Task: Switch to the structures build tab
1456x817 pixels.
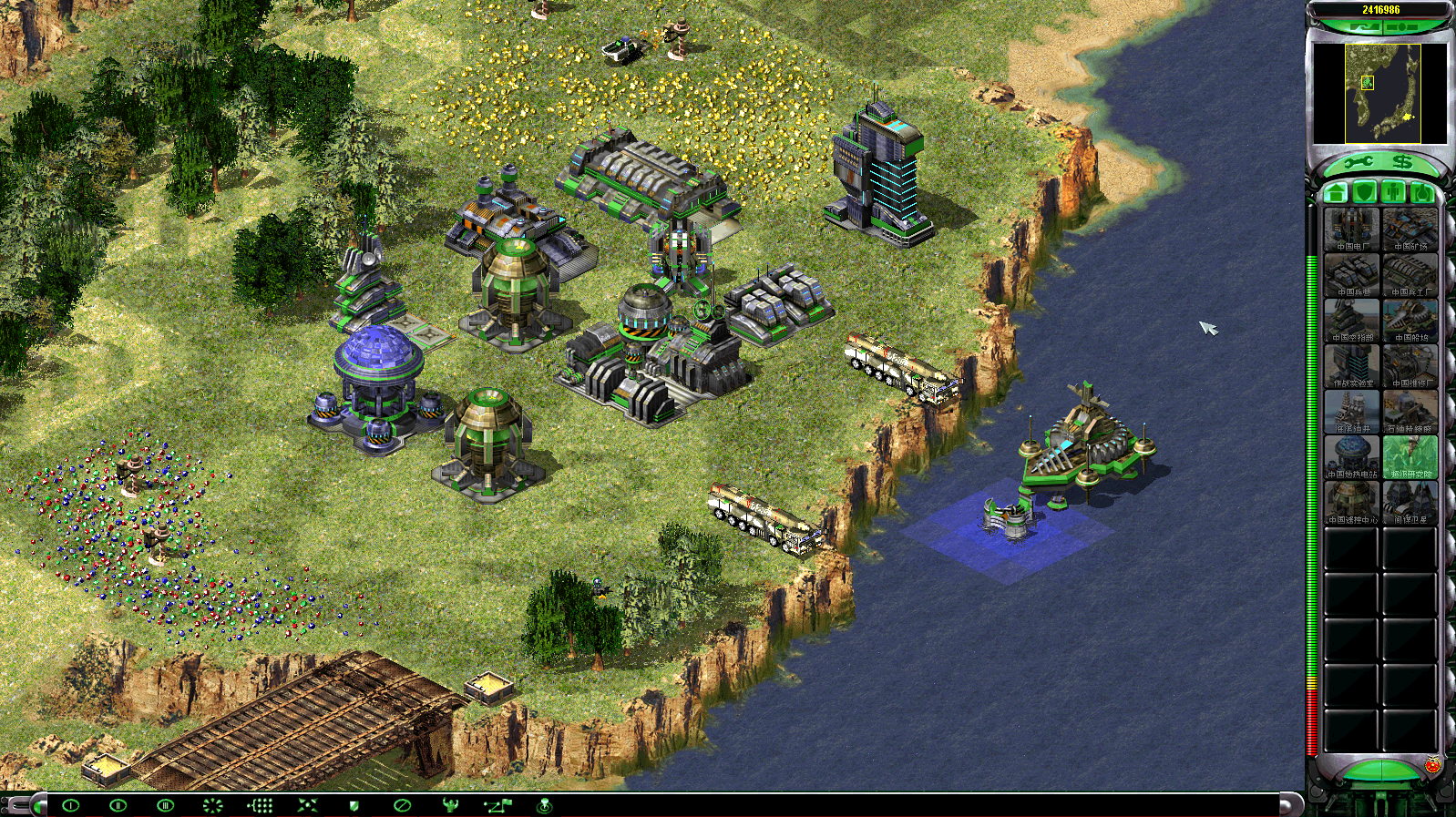Action: click(1336, 192)
